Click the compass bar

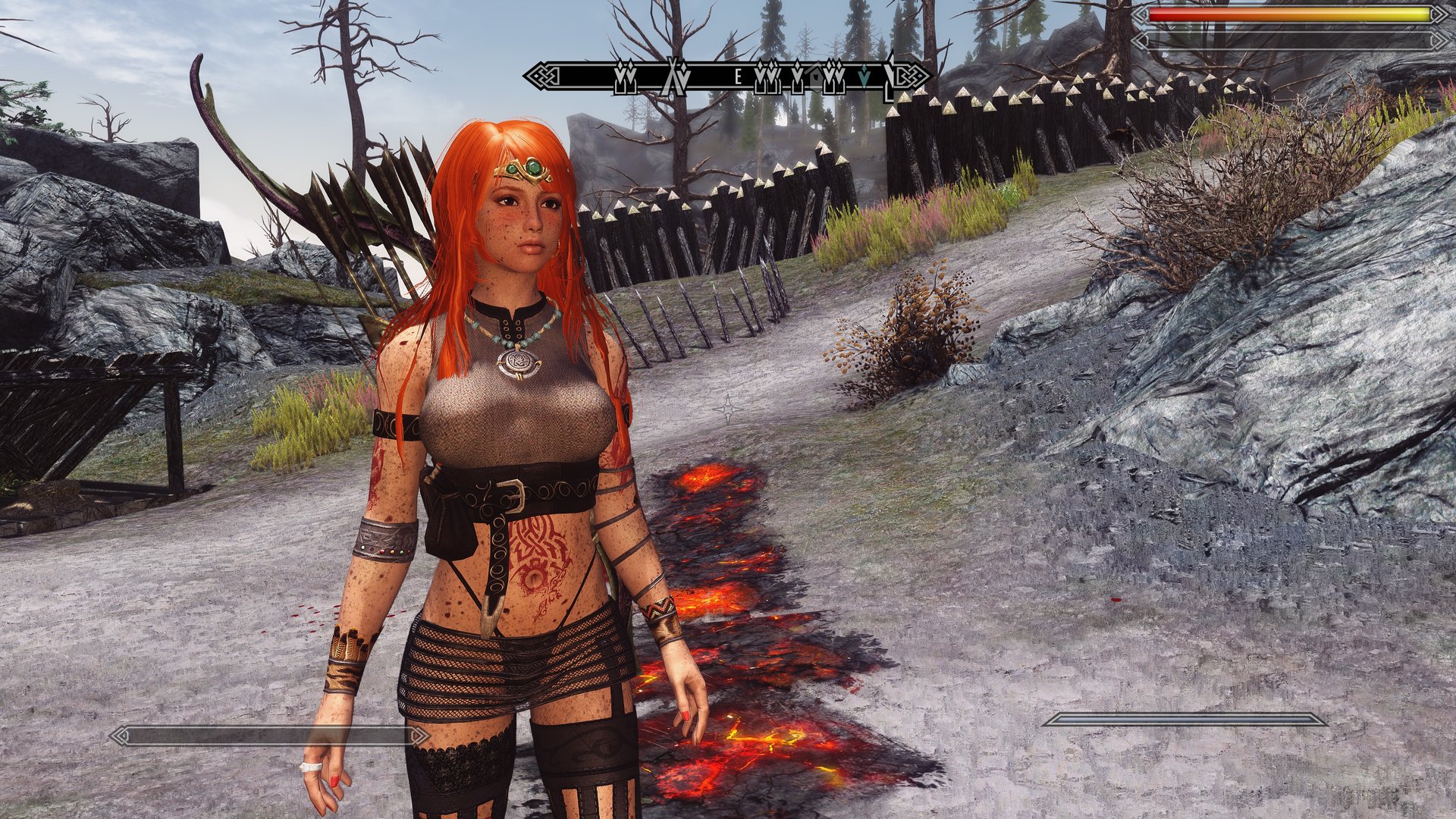(x=726, y=77)
